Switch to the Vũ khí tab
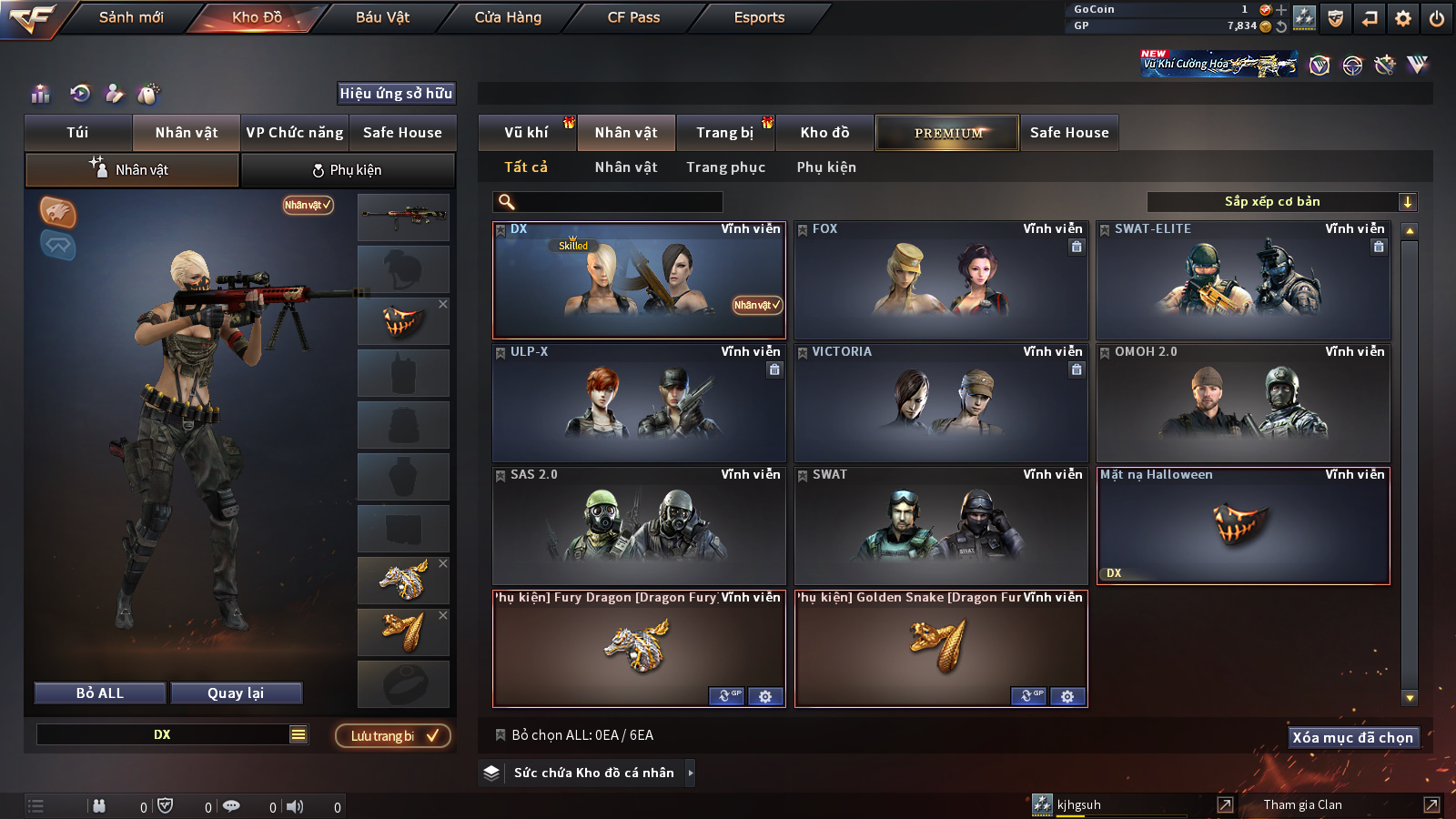The width and height of the screenshot is (1456, 819). (x=526, y=133)
